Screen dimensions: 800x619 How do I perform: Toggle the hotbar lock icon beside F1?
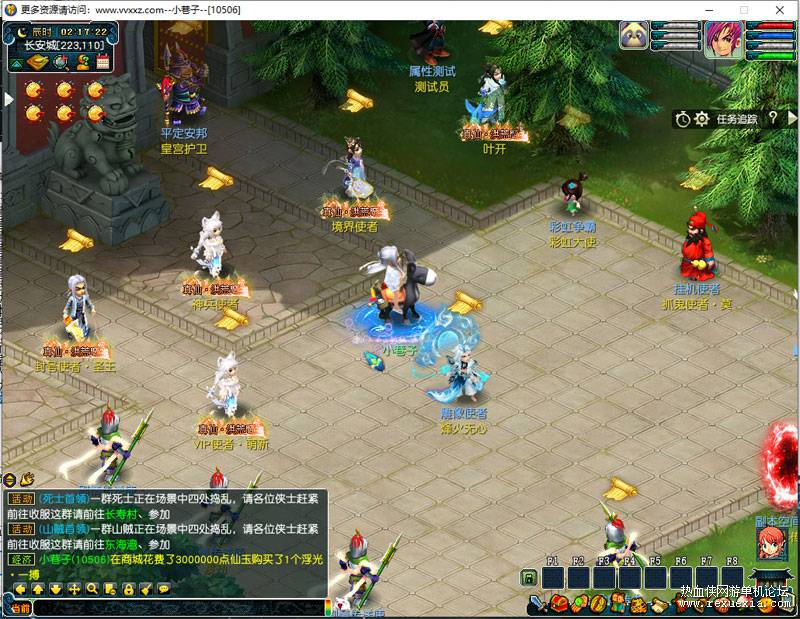pyautogui.click(x=528, y=578)
